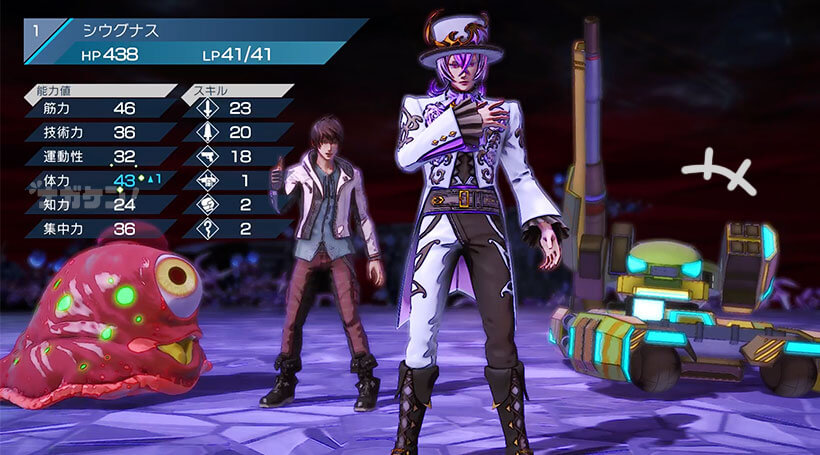Click the question mark skill icon
Viewport: 820px width, 455px height.
207,228
